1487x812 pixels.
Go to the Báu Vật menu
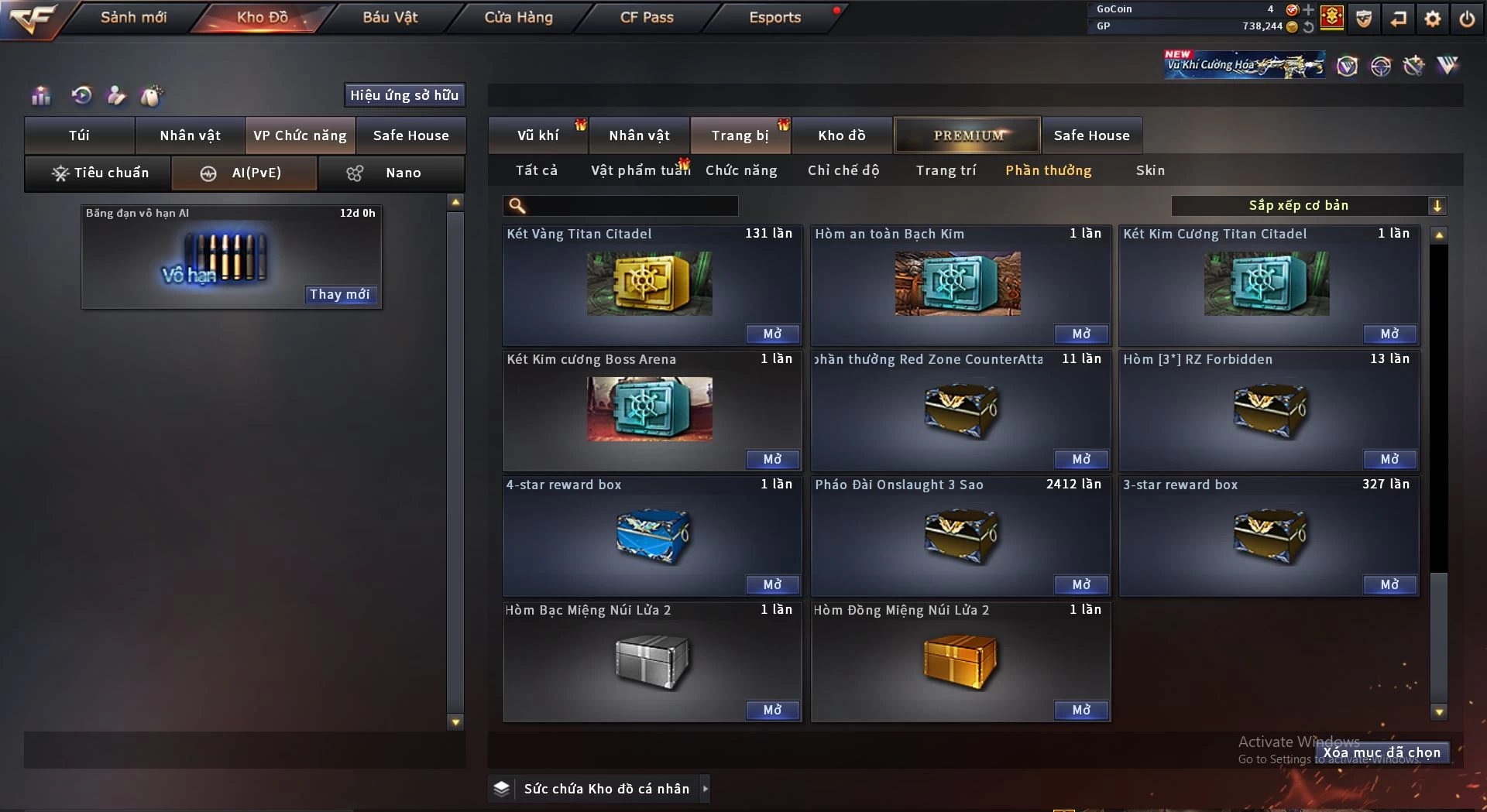pyautogui.click(x=390, y=17)
